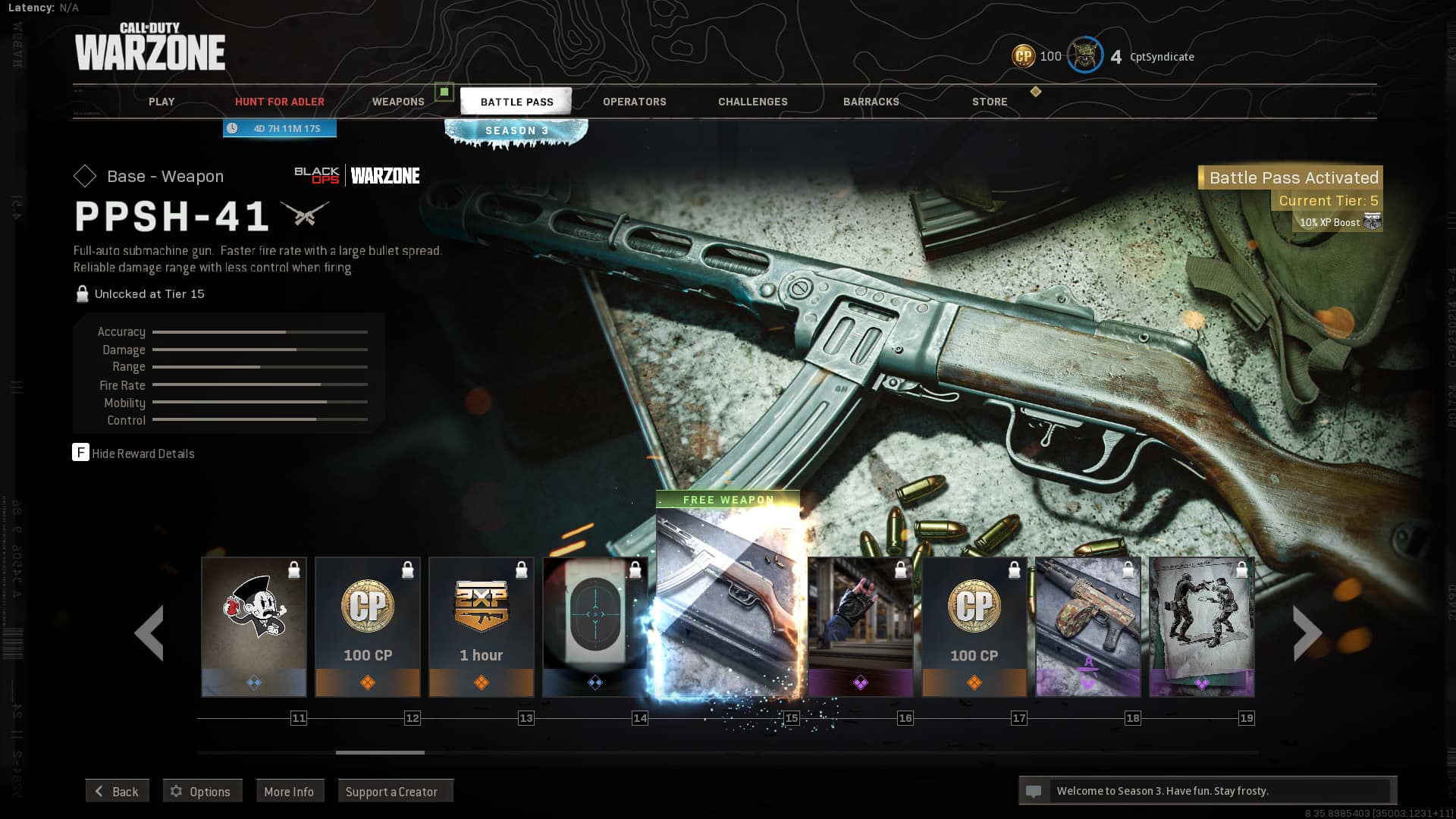Viewport: 1456px width, 819px height.
Task: Select the tier 13 double XP token
Action: click(x=482, y=626)
